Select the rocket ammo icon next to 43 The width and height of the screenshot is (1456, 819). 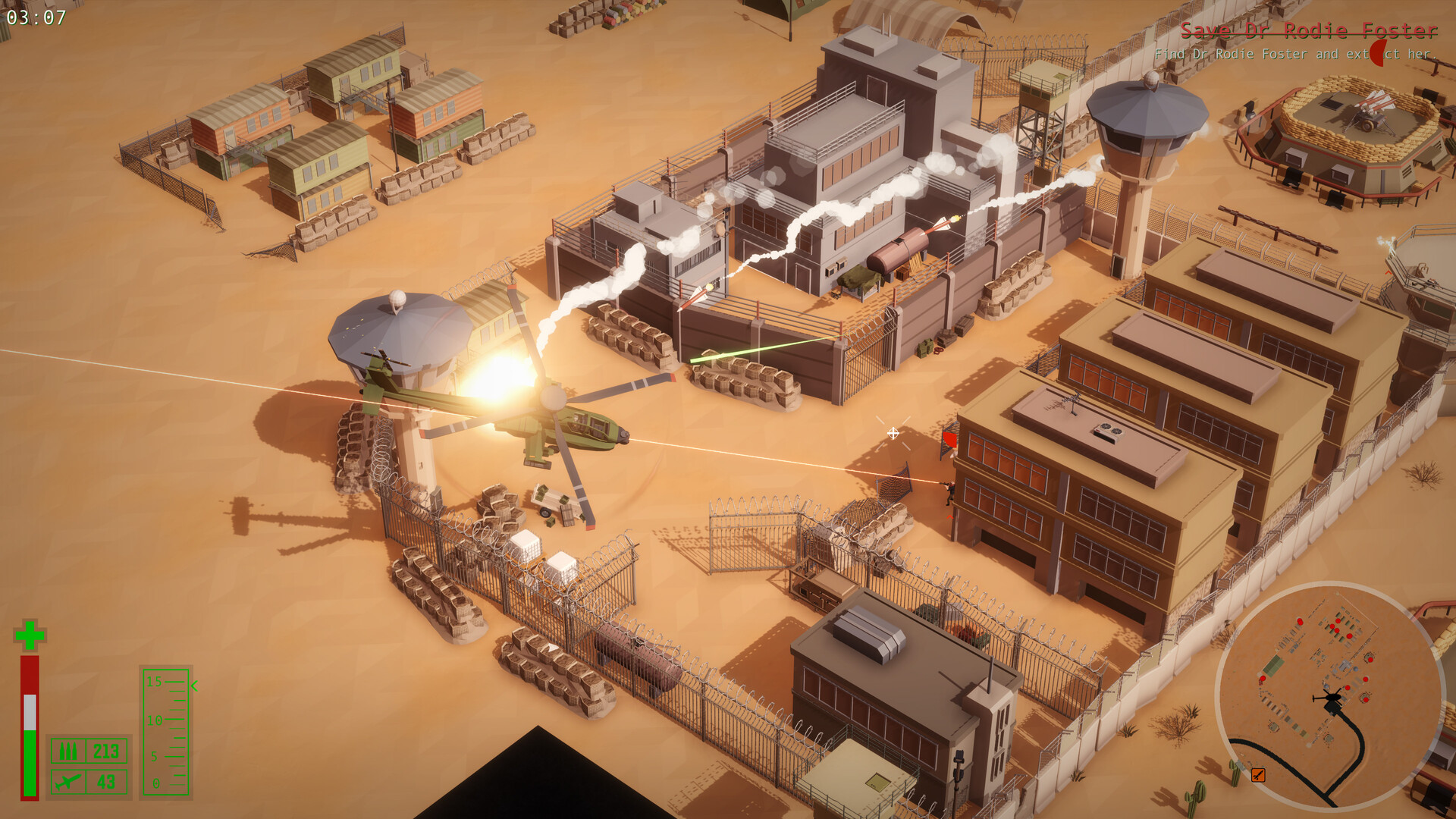point(68,783)
